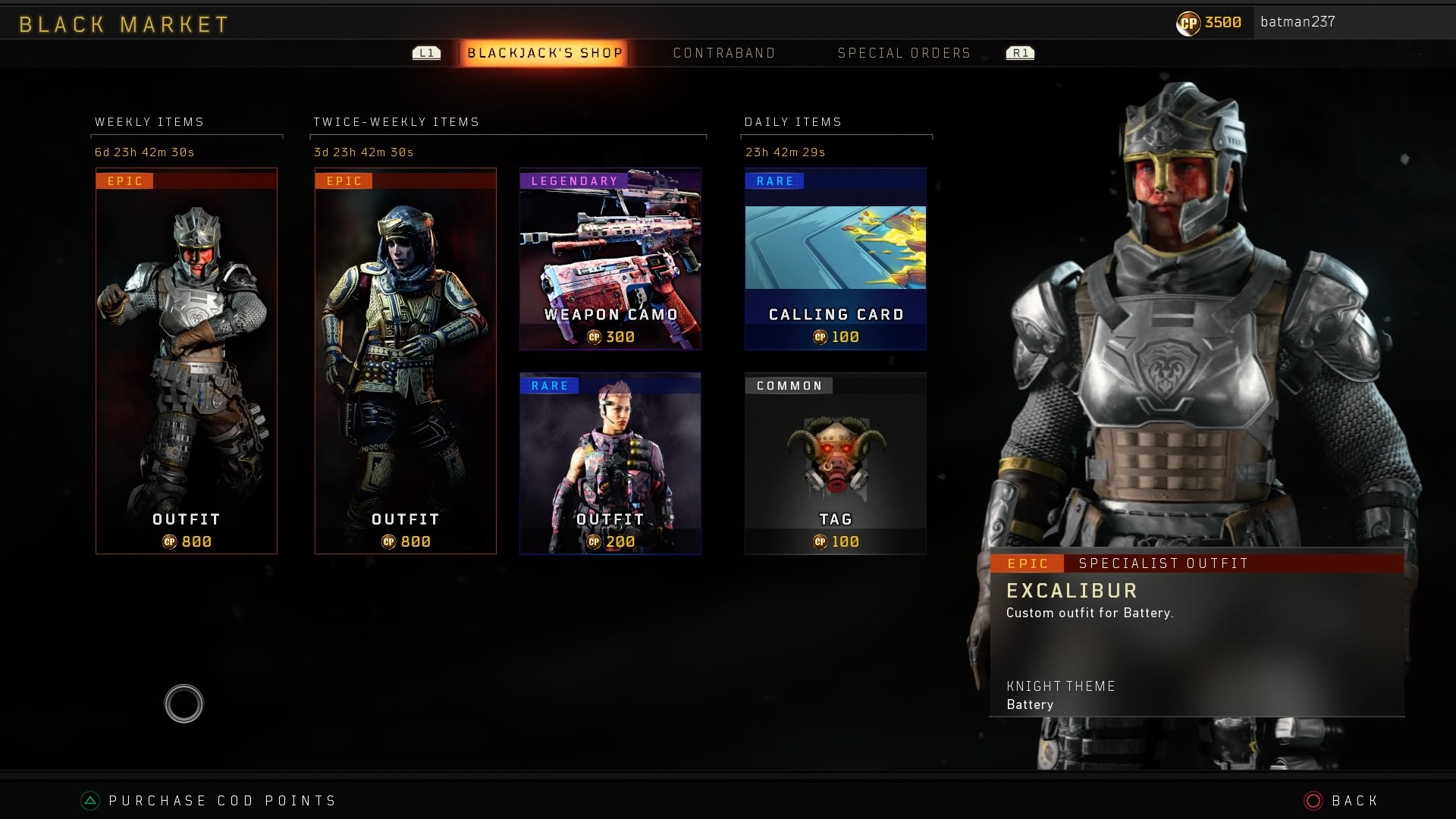Pick the Rare outfit costing 200

(x=610, y=463)
